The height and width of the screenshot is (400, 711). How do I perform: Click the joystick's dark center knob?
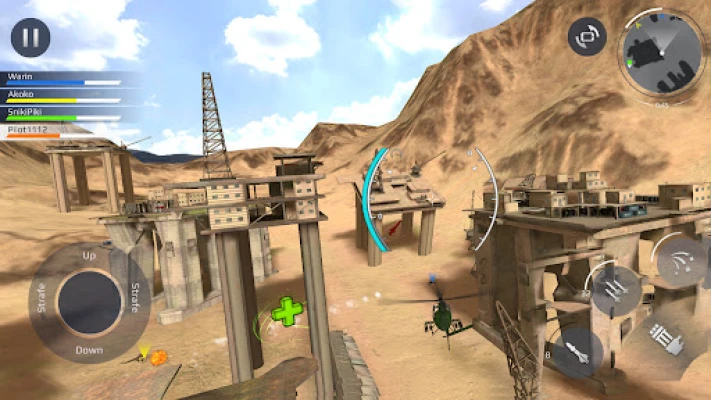click(89, 303)
